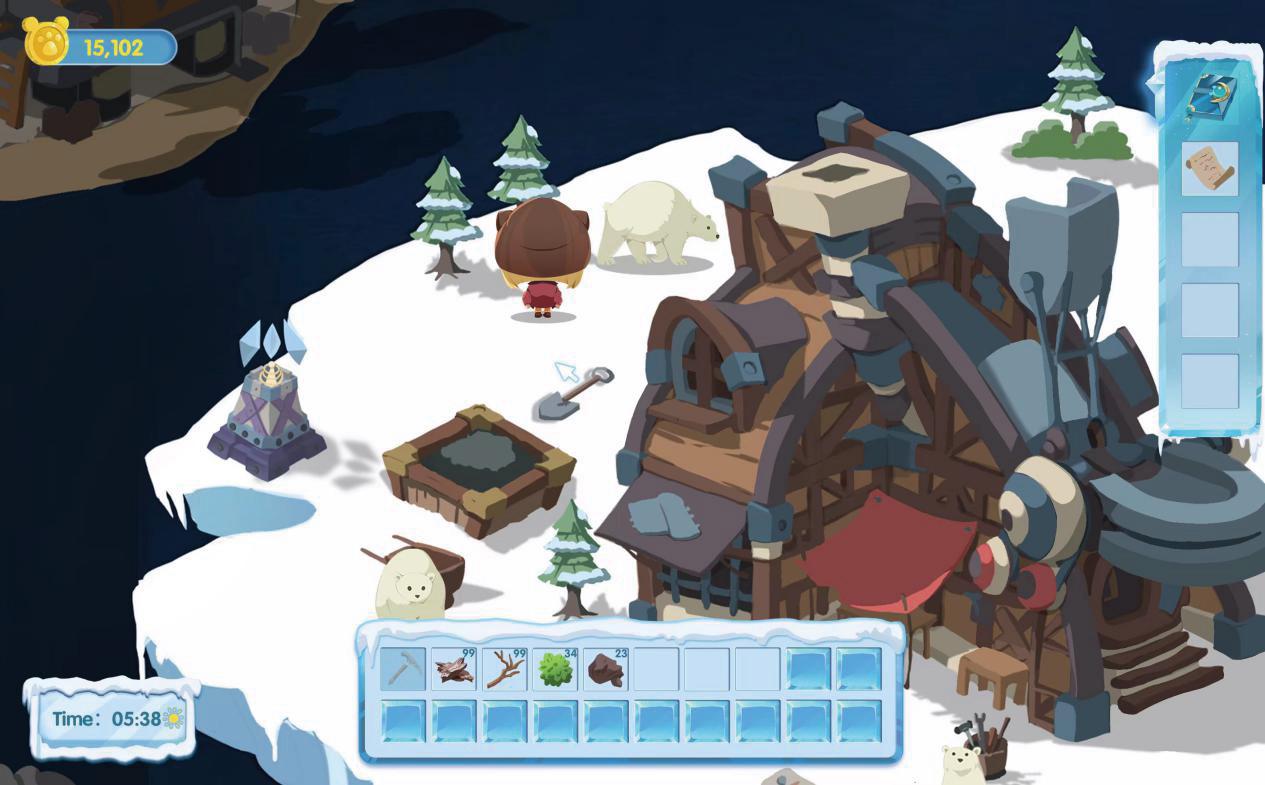Select the brown rock ore slot

point(606,669)
